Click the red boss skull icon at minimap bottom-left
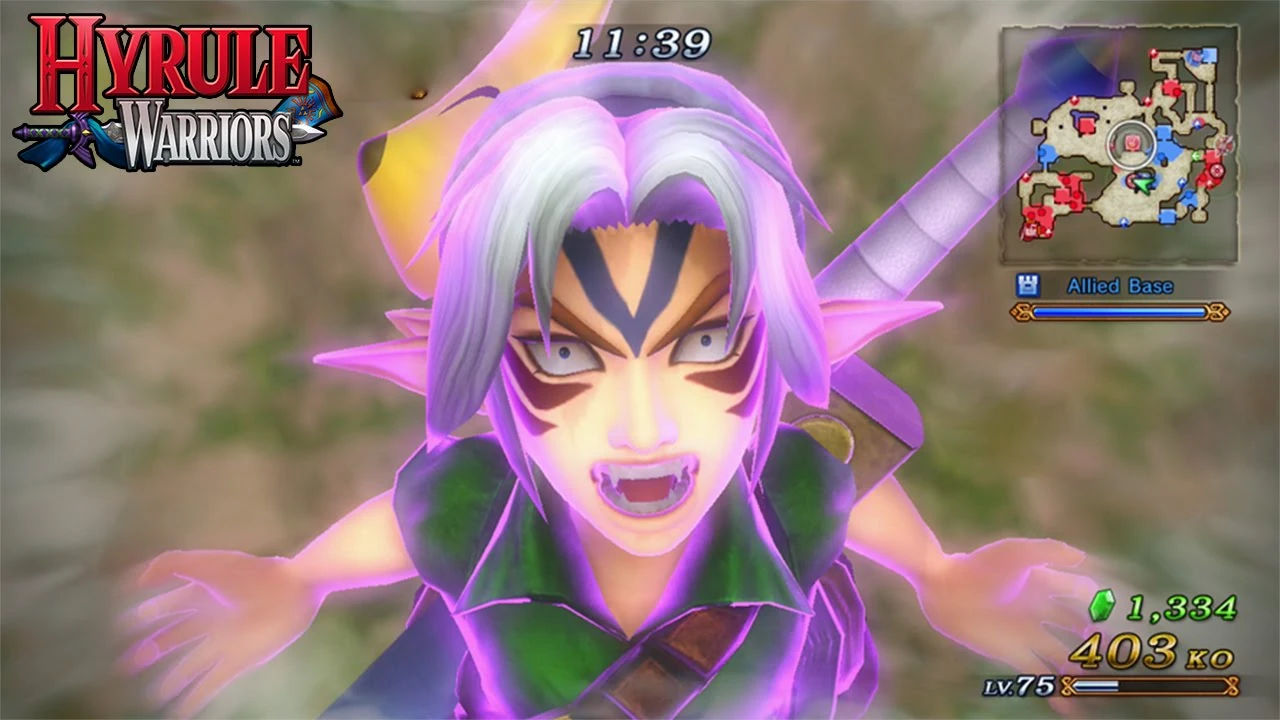Viewport: 1280px width, 720px height. point(1030,230)
